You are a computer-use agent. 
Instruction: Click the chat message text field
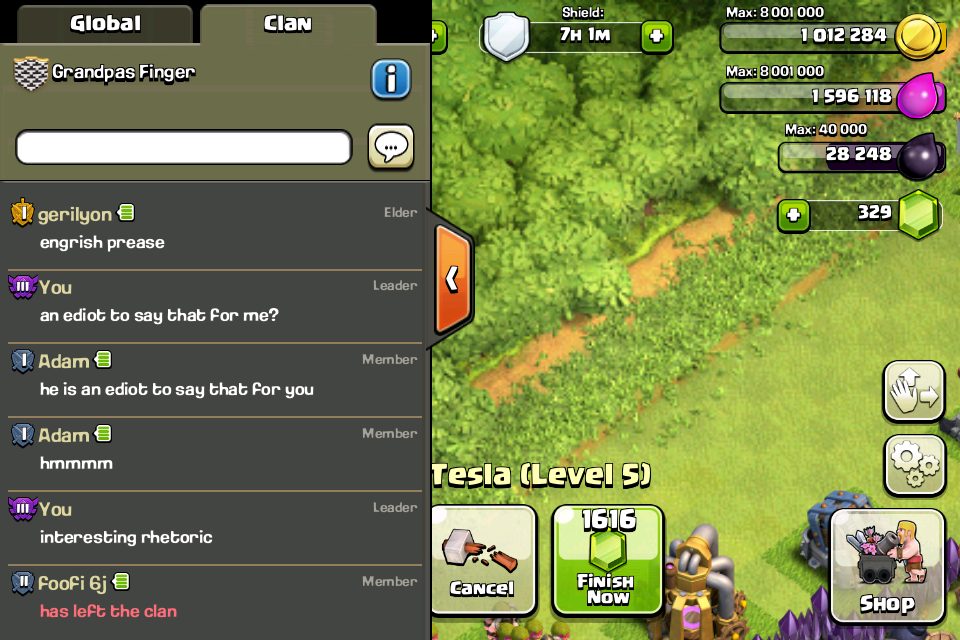(x=184, y=147)
